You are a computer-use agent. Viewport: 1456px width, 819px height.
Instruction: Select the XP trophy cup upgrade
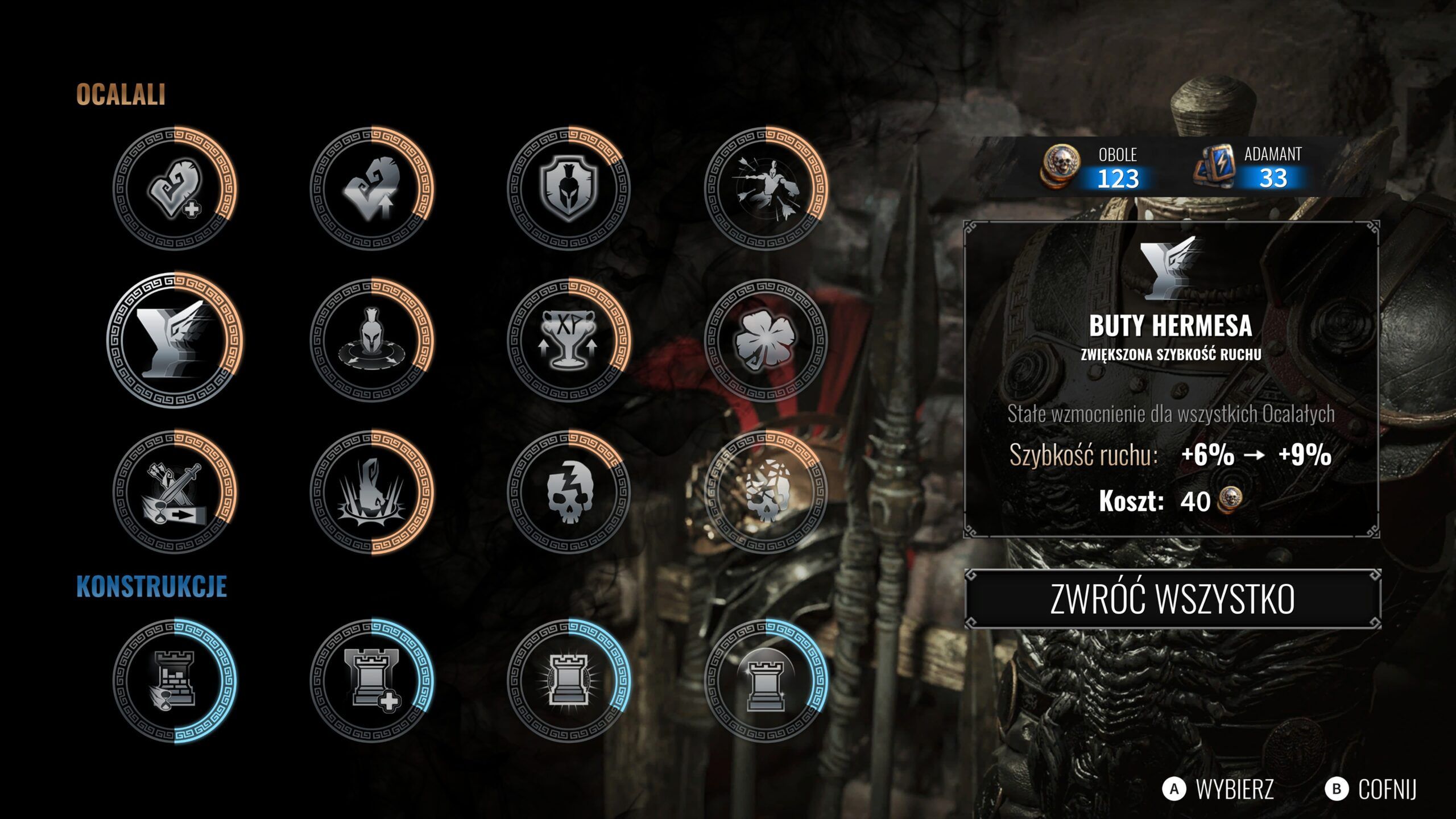point(569,340)
